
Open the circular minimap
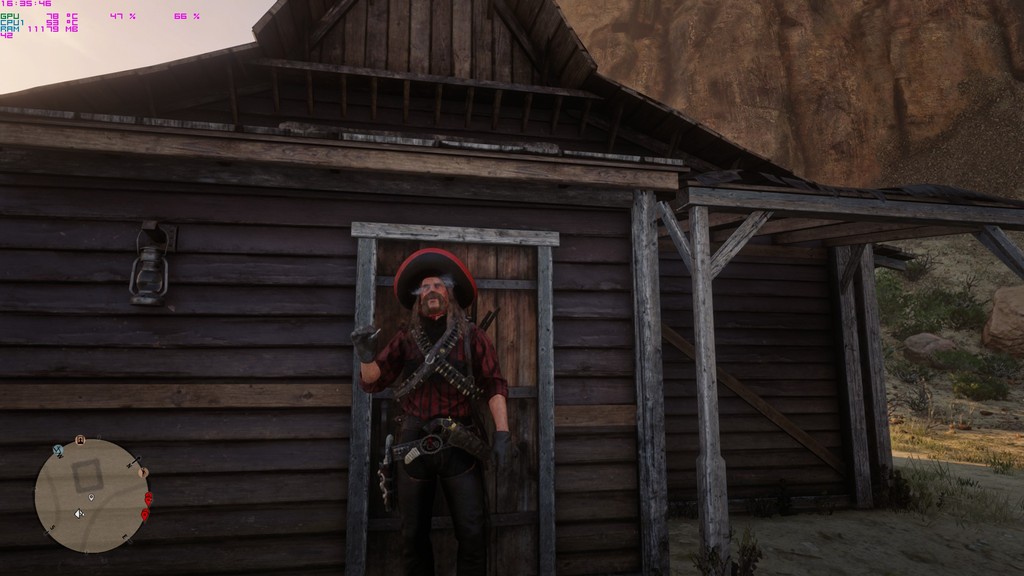coord(91,496)
